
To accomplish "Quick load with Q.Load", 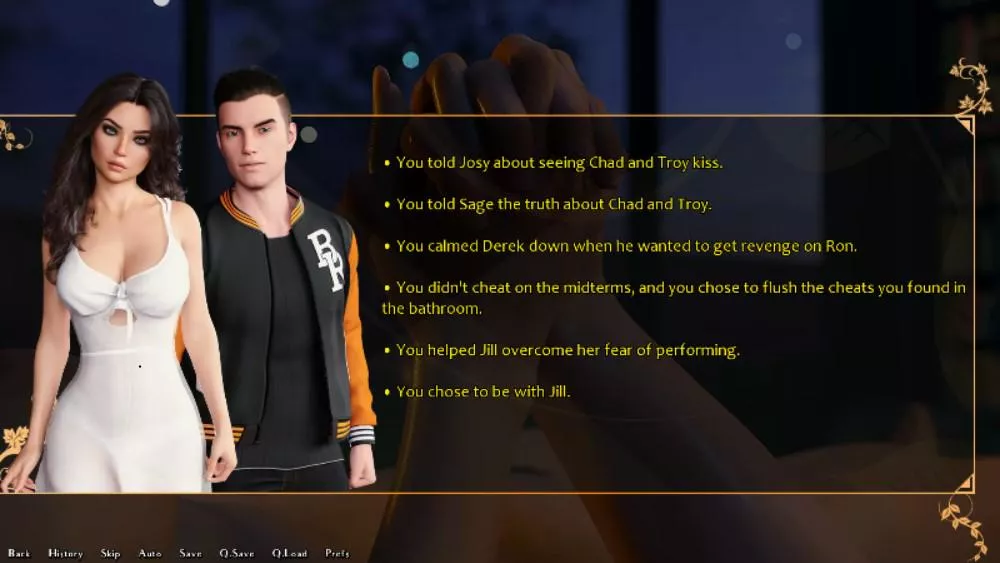I will click(289, 553).
